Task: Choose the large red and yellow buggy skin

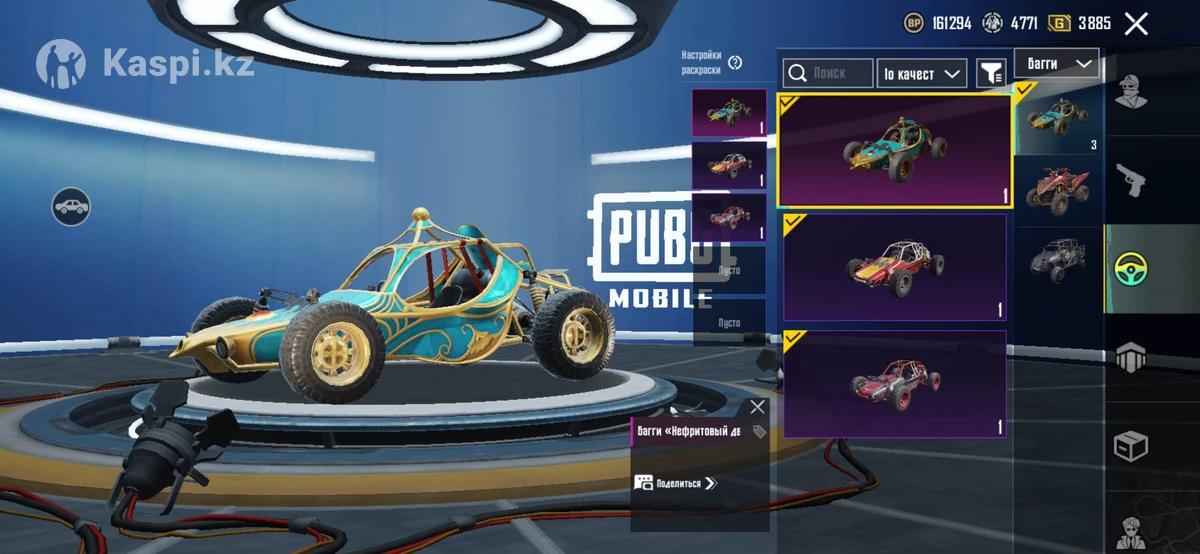Action: (895, 267)
